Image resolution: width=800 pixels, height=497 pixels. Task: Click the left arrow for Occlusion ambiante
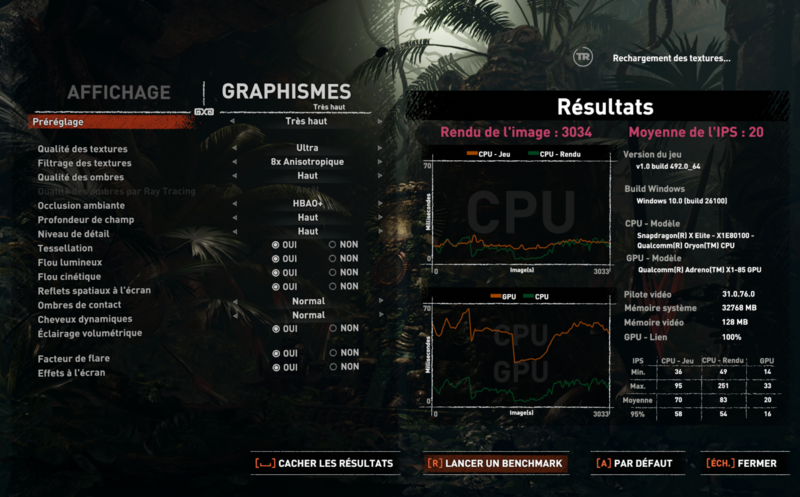click(x=232, y=204)
